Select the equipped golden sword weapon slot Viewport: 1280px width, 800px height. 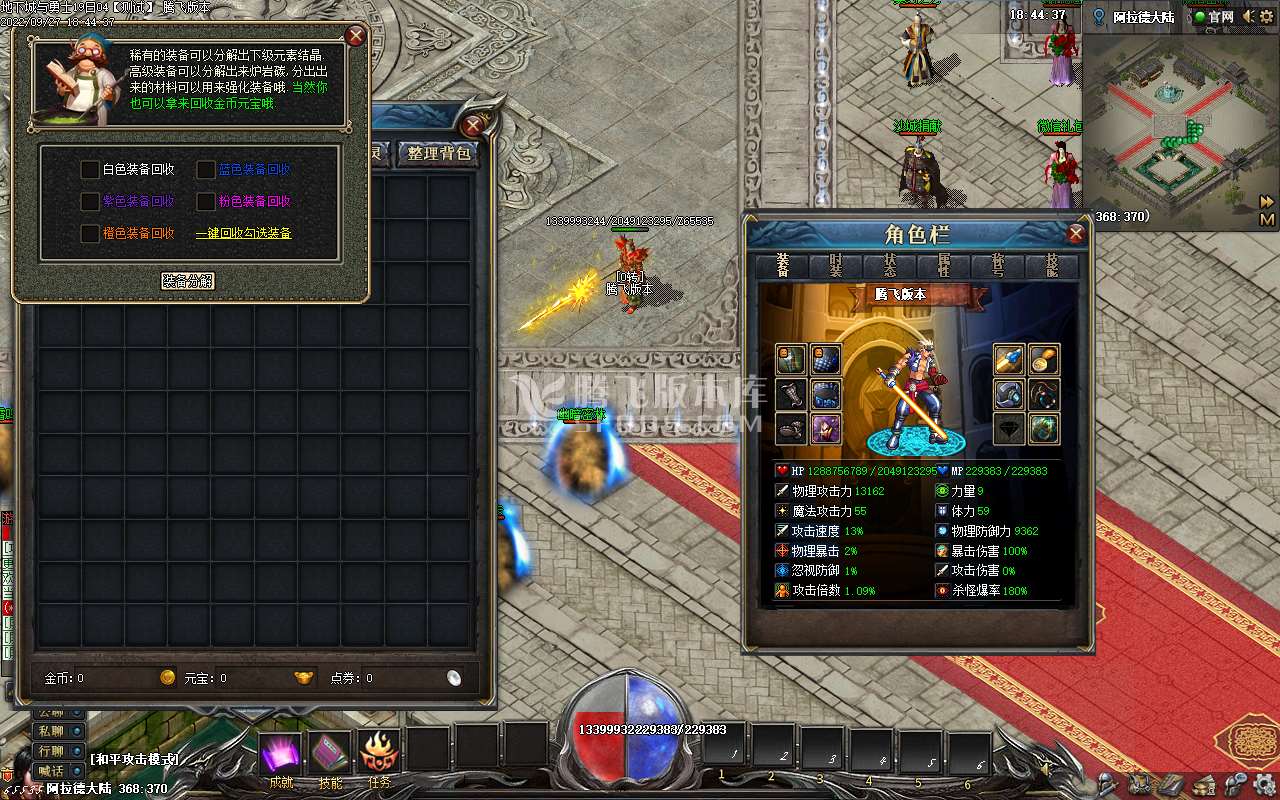click(1009, 358)
